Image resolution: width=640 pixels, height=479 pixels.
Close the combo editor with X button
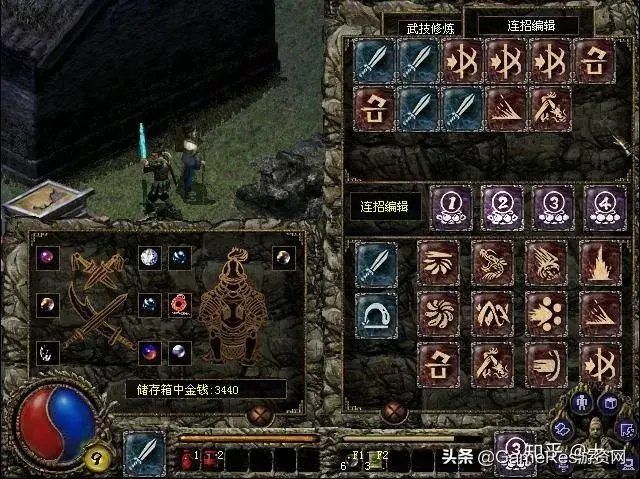(x=395, y=411)
